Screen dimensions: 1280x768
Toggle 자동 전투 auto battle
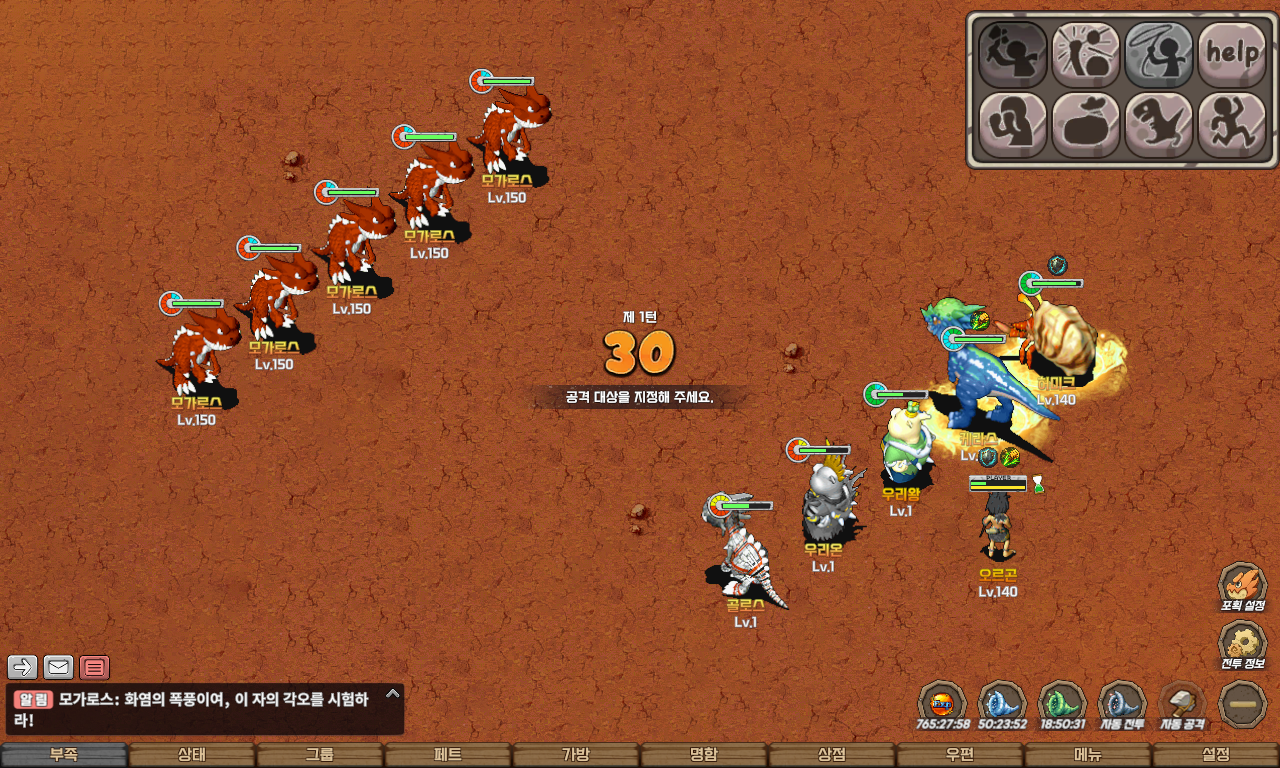coord(1122,705)
